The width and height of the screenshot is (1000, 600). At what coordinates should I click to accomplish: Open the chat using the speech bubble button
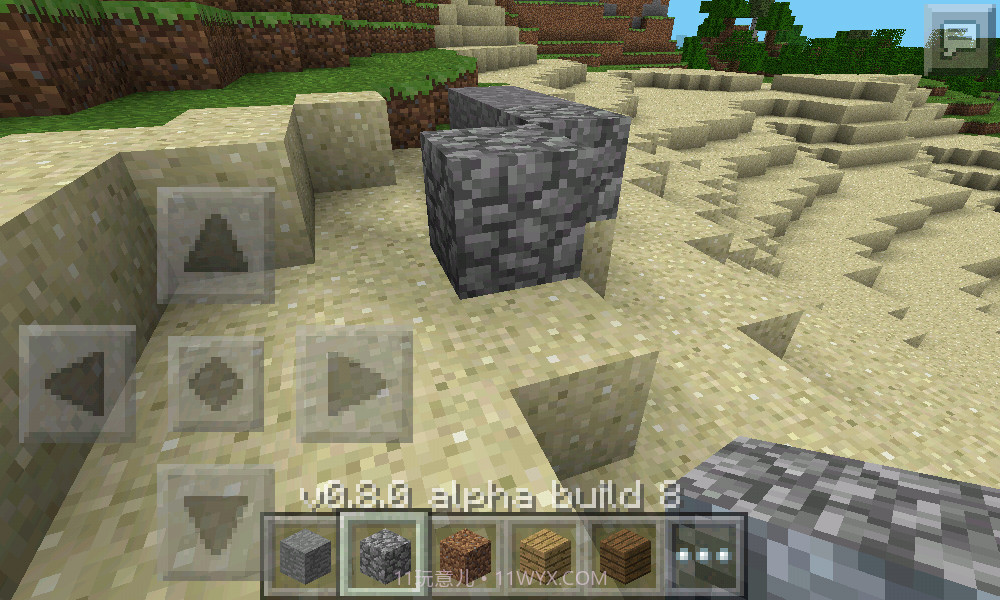point(957,40)
